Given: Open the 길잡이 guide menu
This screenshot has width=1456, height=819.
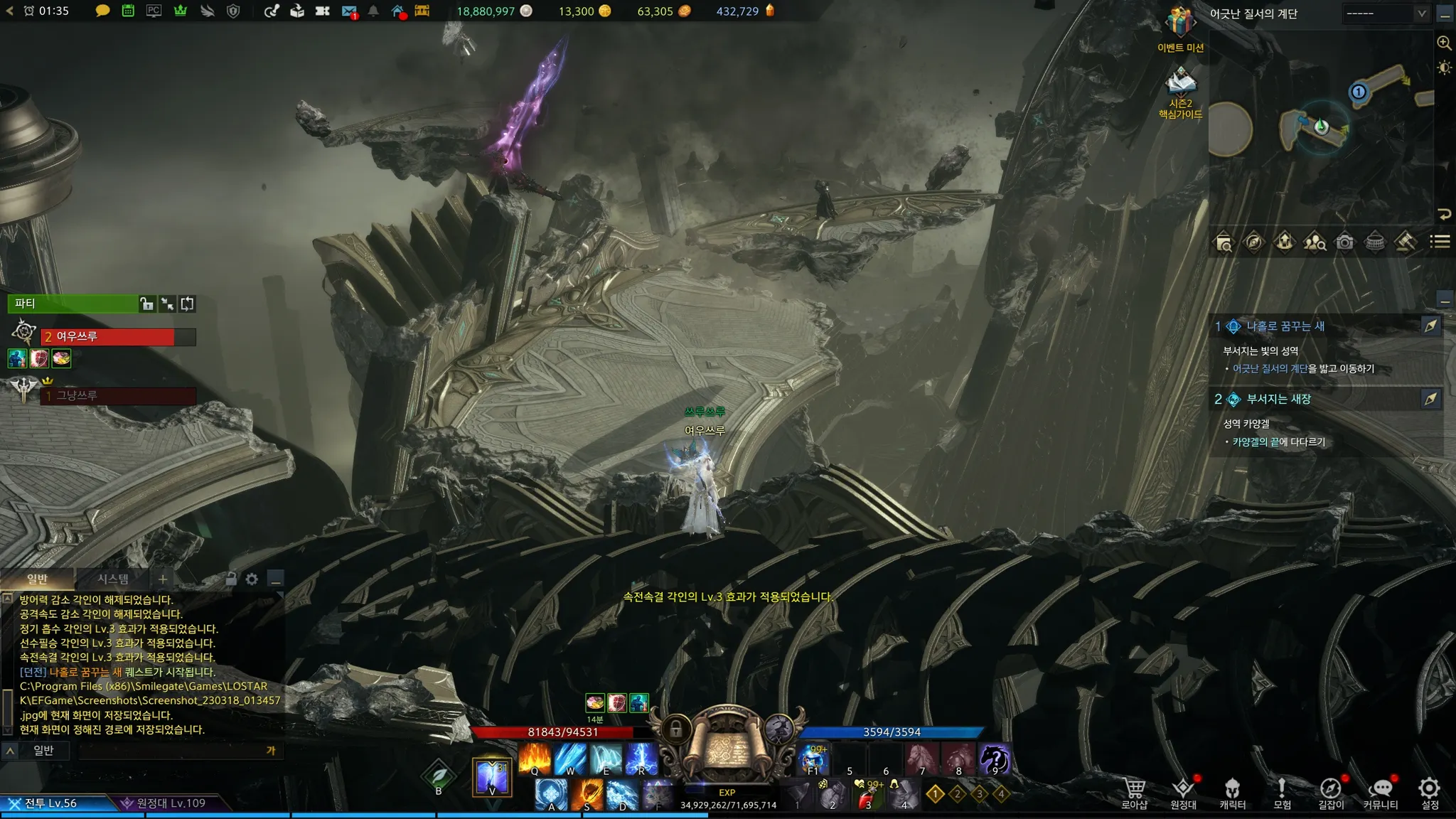Looking at the screenshot, I should click(x=1330, y=793).
